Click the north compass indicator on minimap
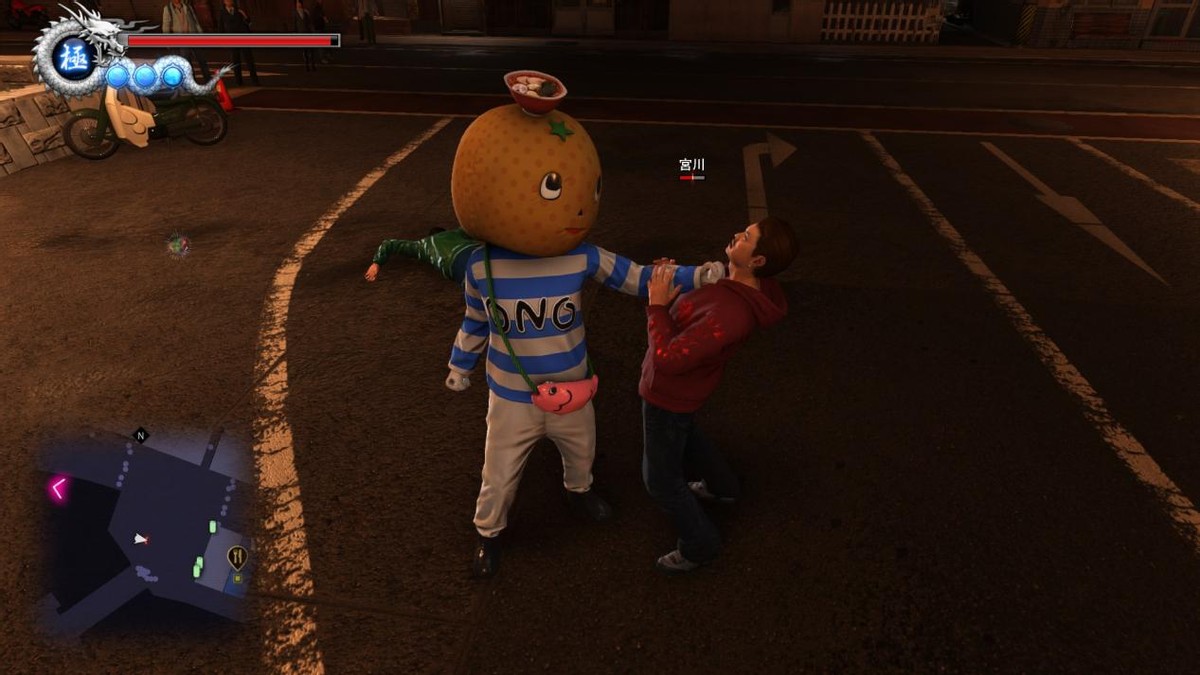Viewport: 1200px width, 675px height. pyautogui.click(x=140, y=435)
